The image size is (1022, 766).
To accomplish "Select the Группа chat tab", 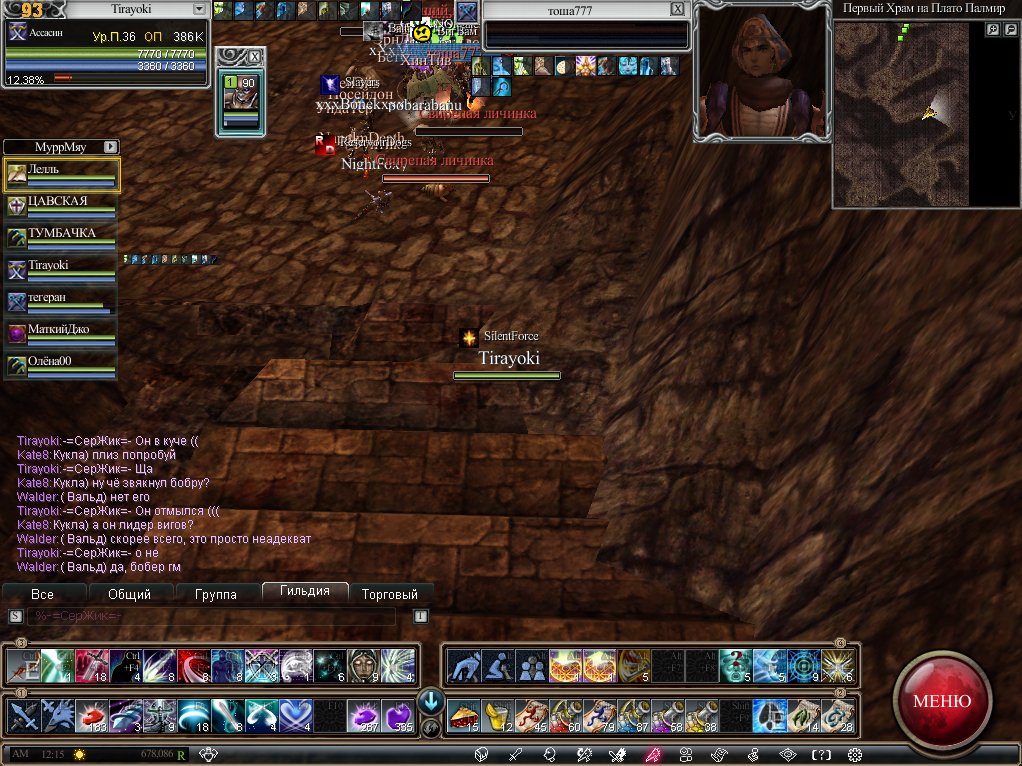I will 216,594.
